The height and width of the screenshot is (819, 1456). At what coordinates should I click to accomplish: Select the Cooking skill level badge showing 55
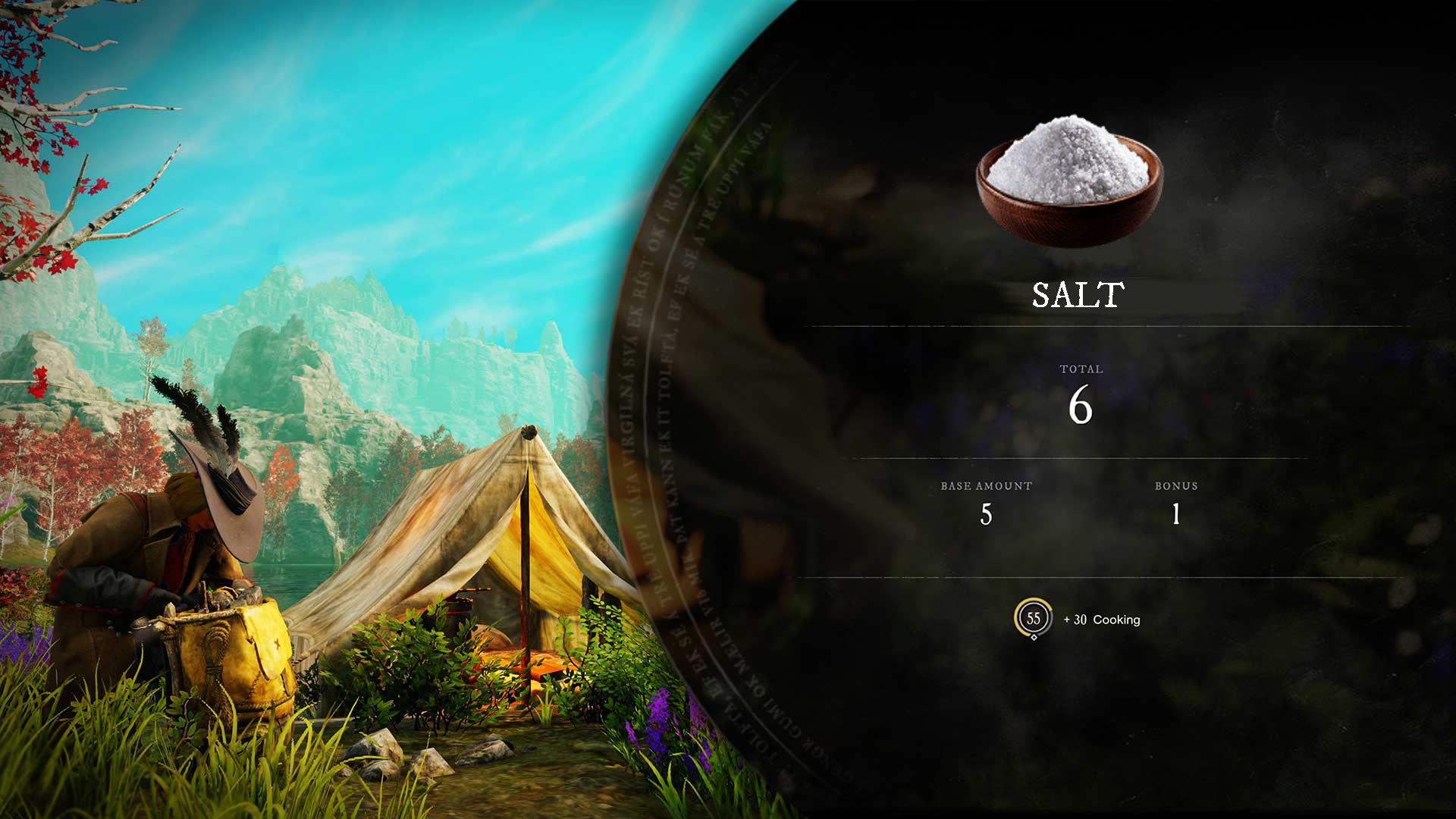click(1034, 620)
